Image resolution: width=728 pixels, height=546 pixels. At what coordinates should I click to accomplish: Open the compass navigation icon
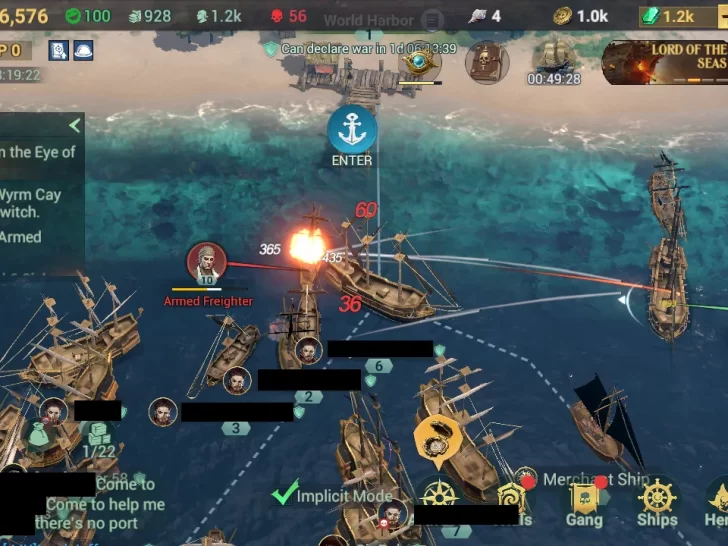440,495
